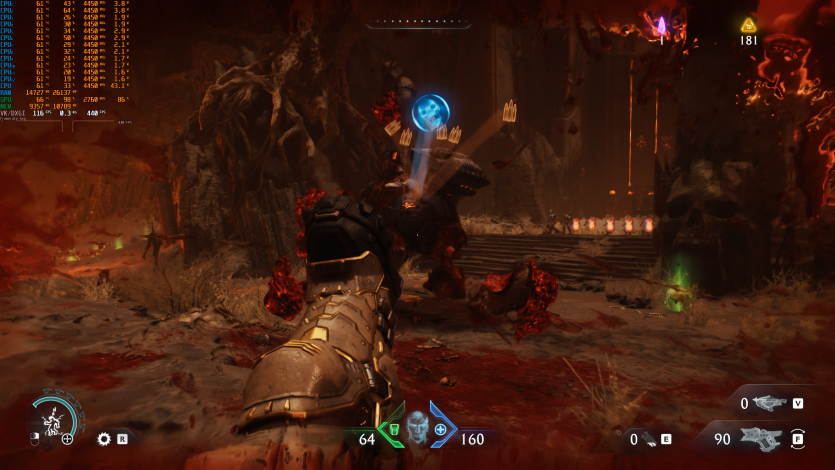Select the green armor icon
Viewport: 835px width, 470px height.
(x=393, y=430)
